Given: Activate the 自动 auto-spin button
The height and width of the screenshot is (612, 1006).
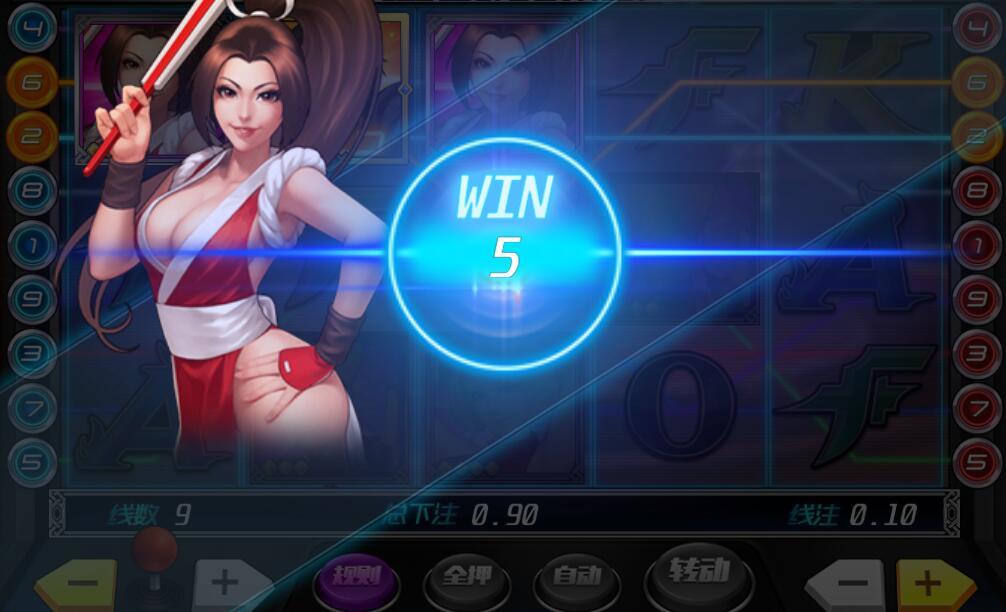Looking at the screenshot, I should pos(576,576).
